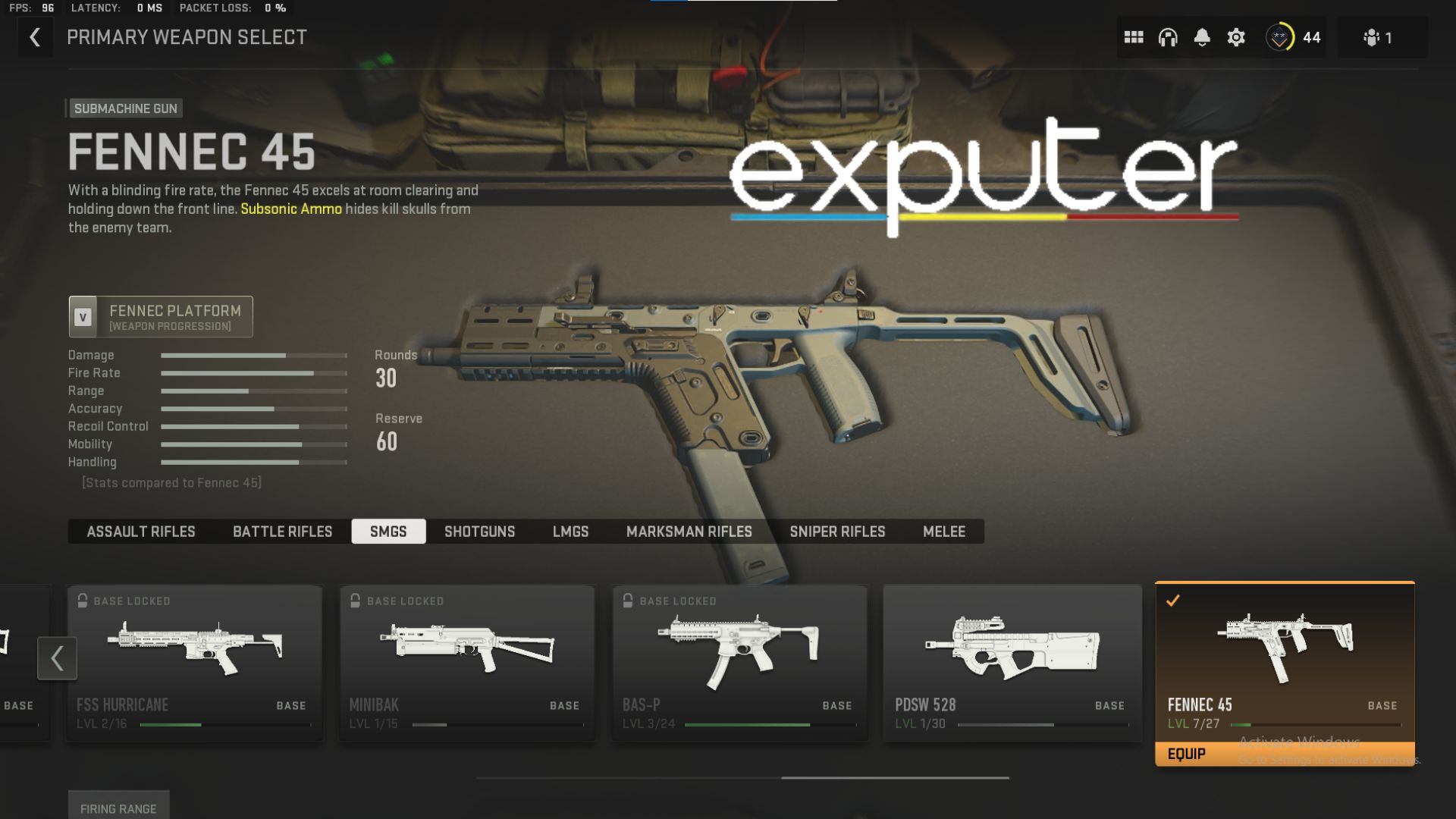
Task: Switch to the SHOTGUNS tab
Action: (x=479, y=532)
